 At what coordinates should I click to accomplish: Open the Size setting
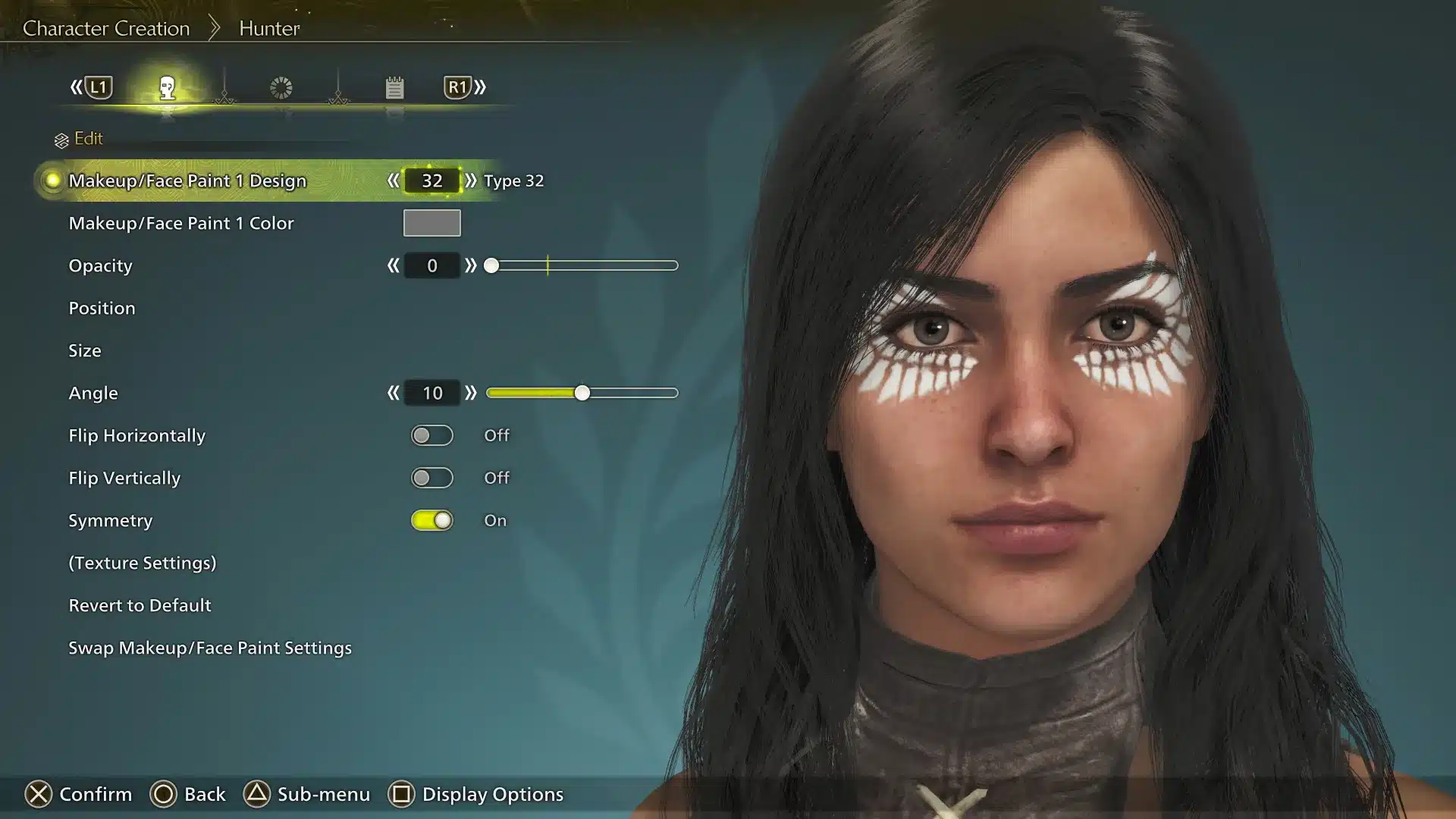(84, 350)
